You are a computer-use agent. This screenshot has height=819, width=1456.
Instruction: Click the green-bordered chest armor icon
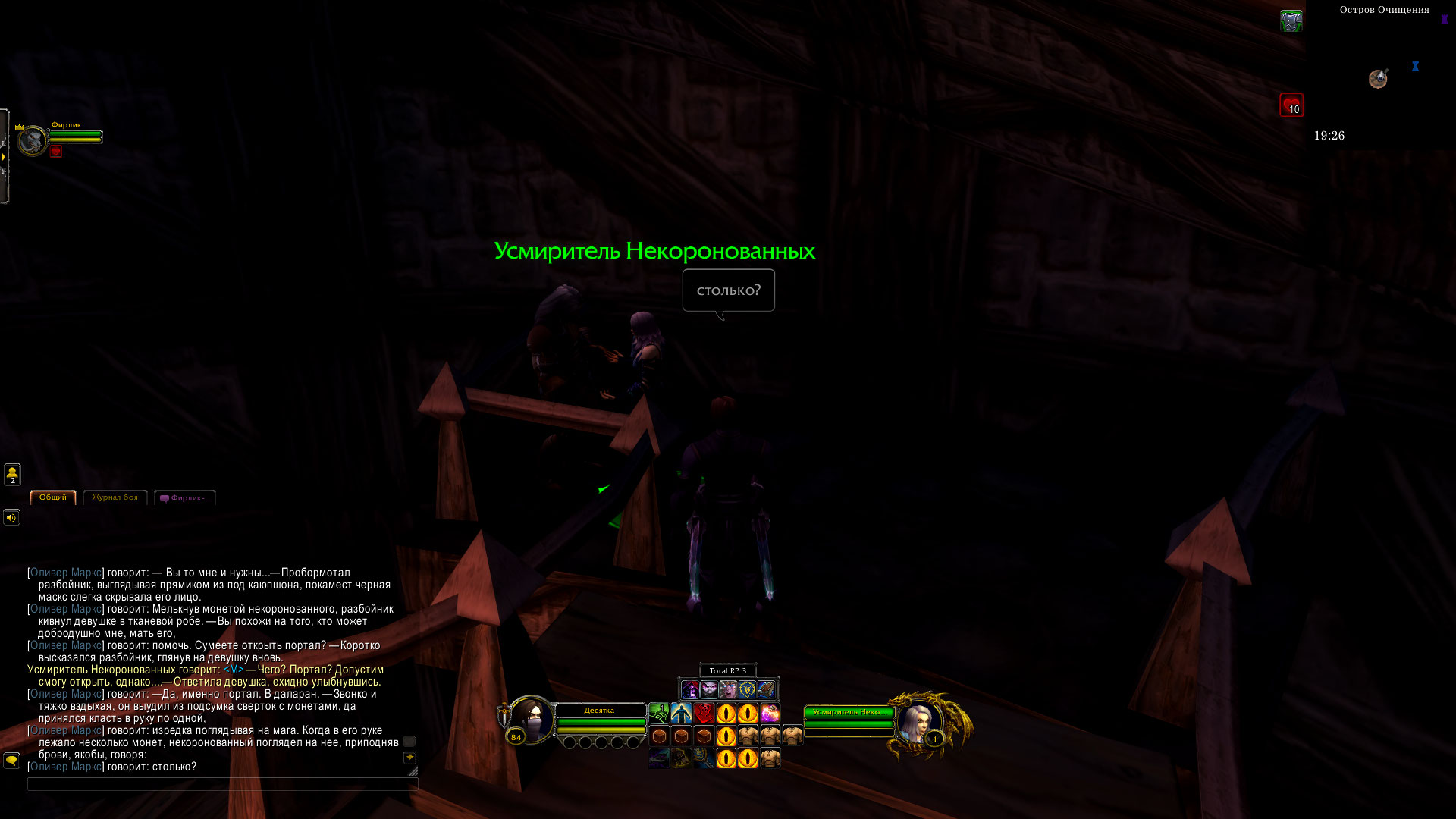point(1291,20)
